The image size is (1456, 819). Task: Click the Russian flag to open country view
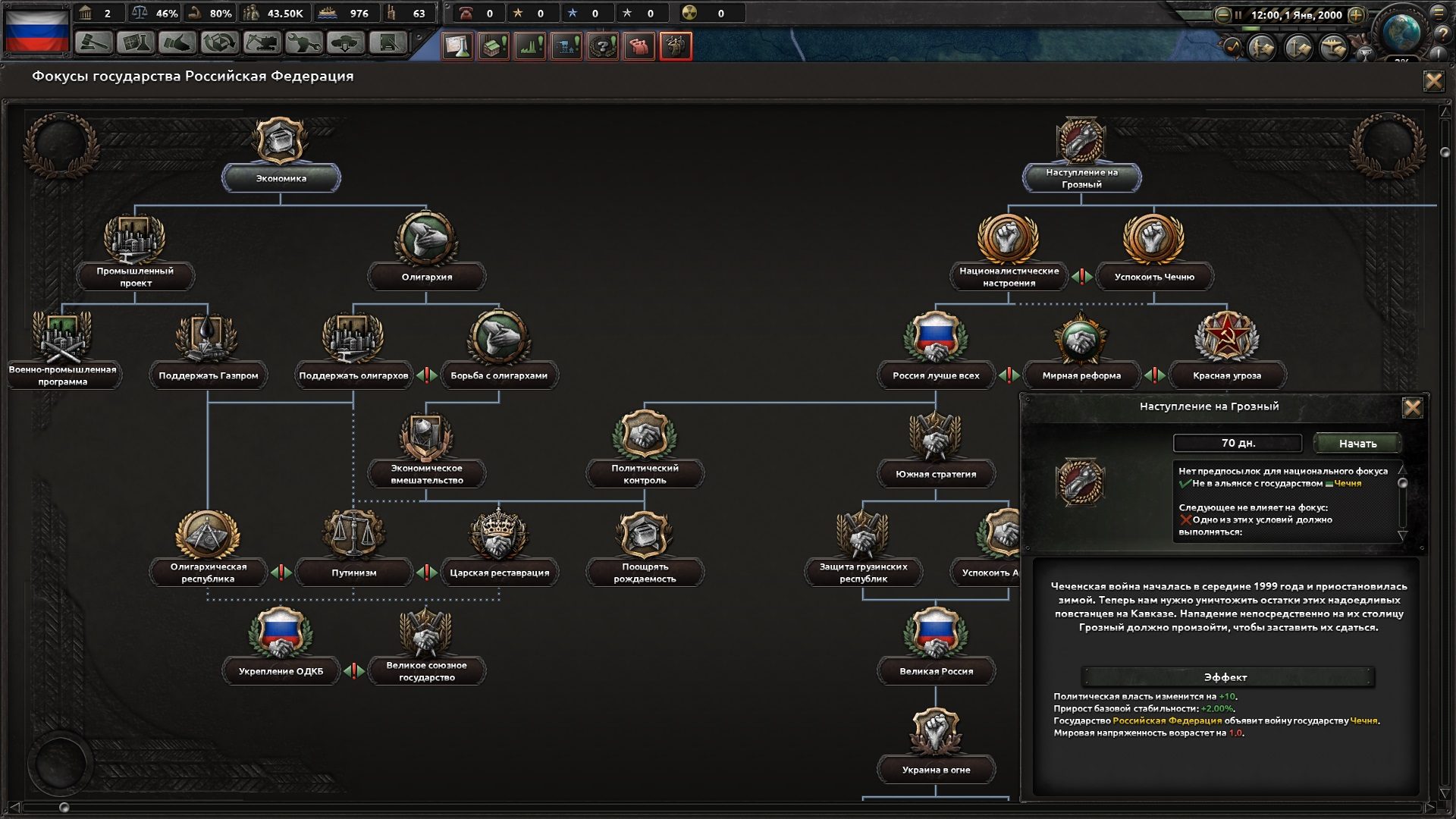(38, 30)
